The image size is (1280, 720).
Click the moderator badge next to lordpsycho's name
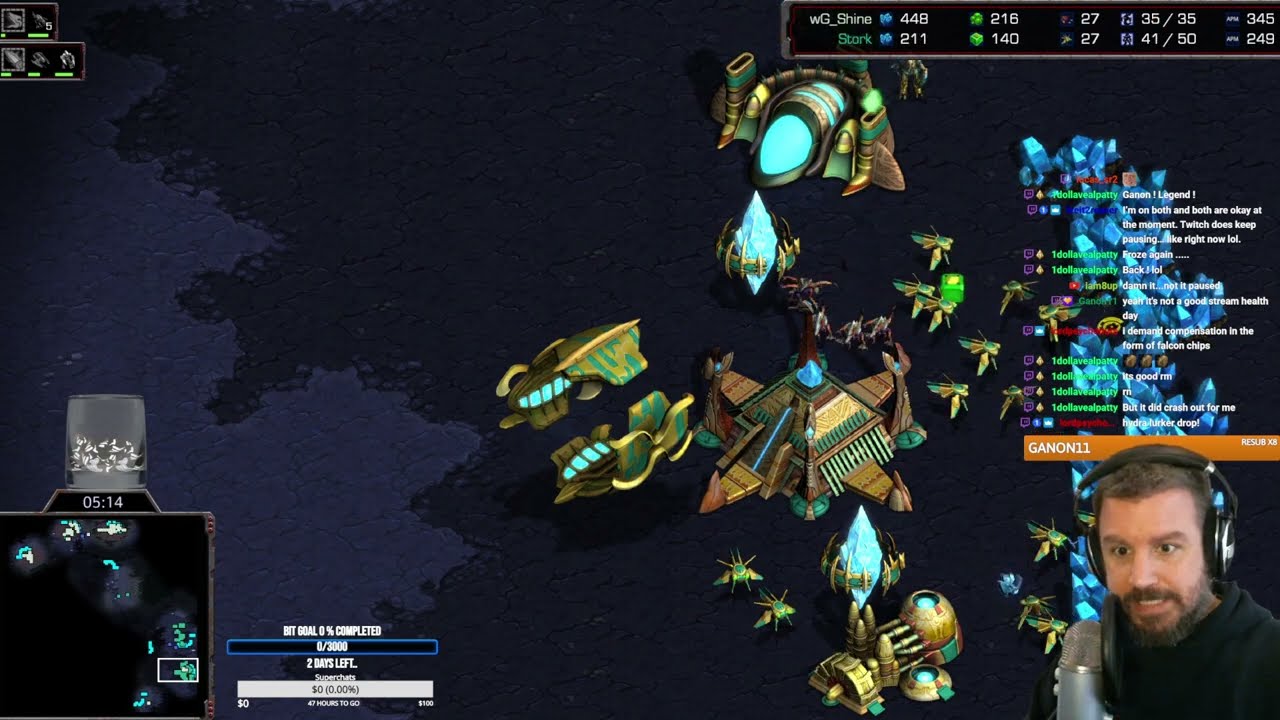1038,331
